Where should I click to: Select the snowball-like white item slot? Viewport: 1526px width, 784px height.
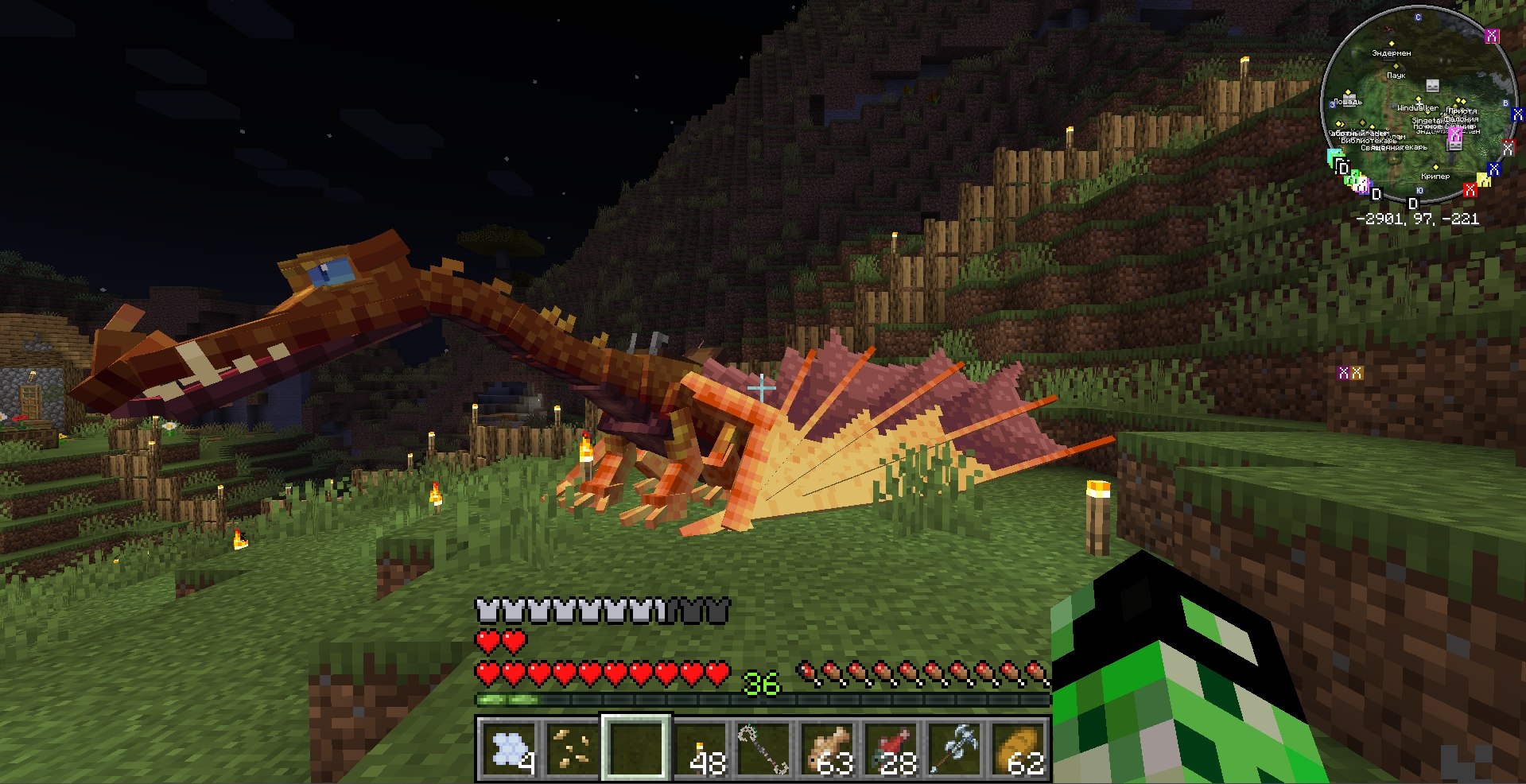[507, 748]
